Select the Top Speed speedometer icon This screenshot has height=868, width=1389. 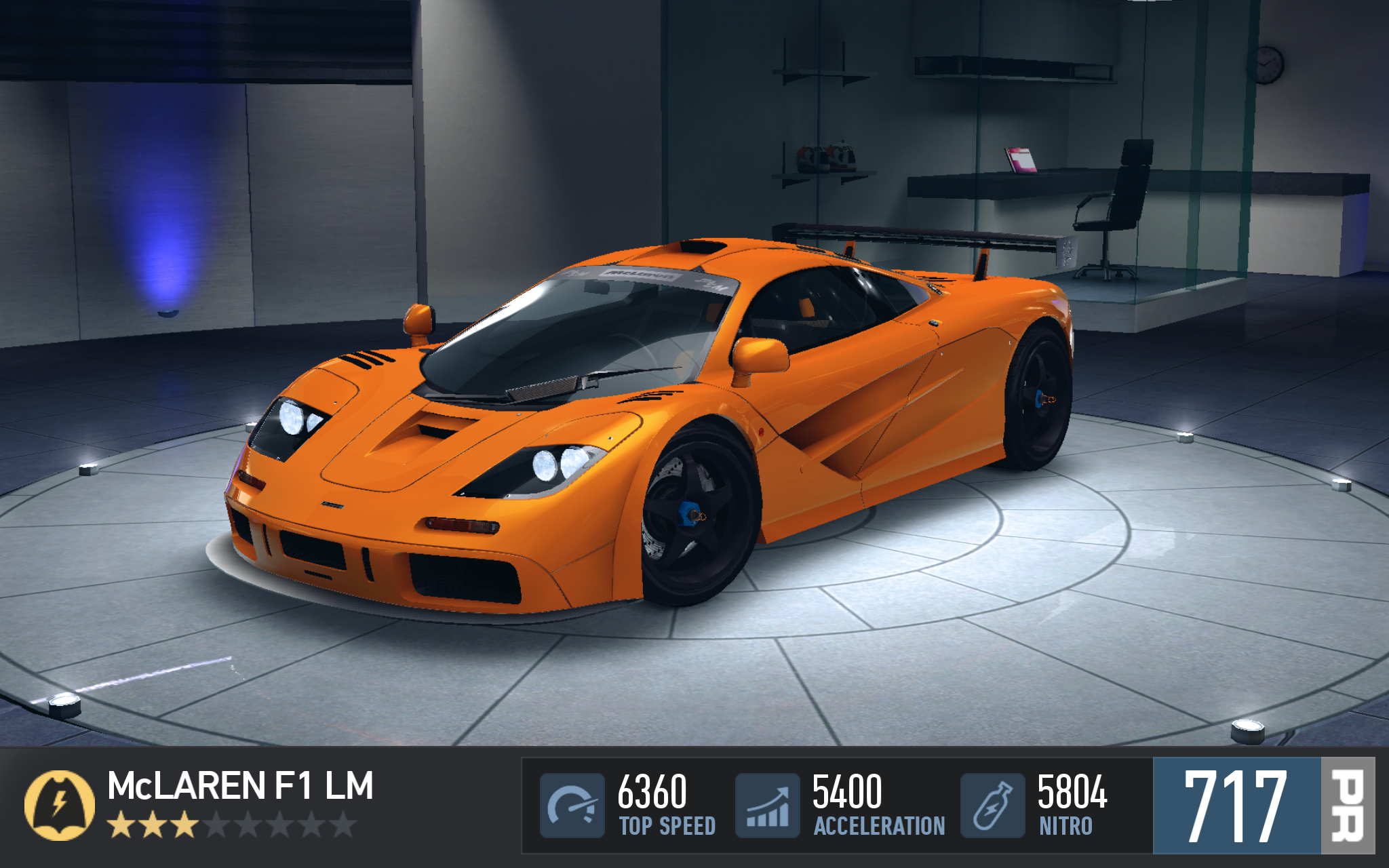click(x=572, y=806)
